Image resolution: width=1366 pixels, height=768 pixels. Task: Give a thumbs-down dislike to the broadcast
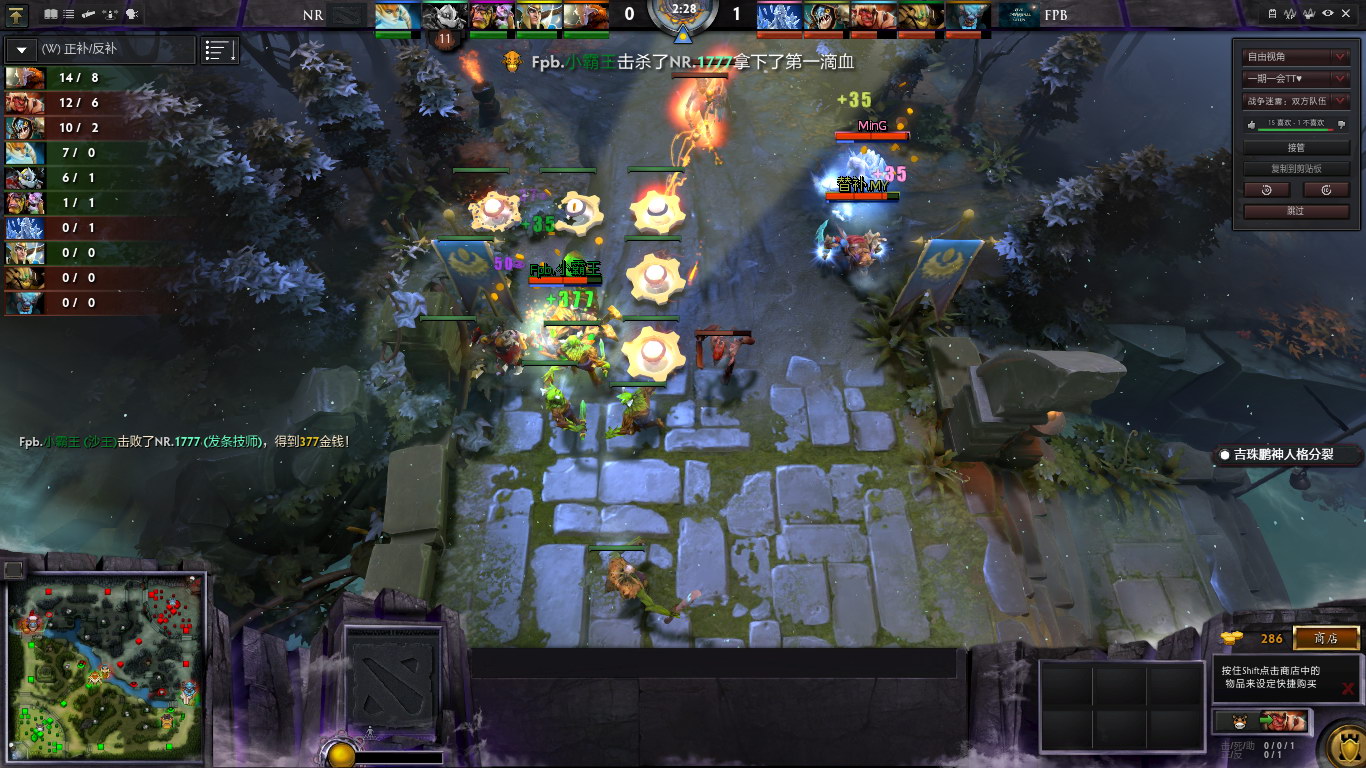[x=1342, y=125]
